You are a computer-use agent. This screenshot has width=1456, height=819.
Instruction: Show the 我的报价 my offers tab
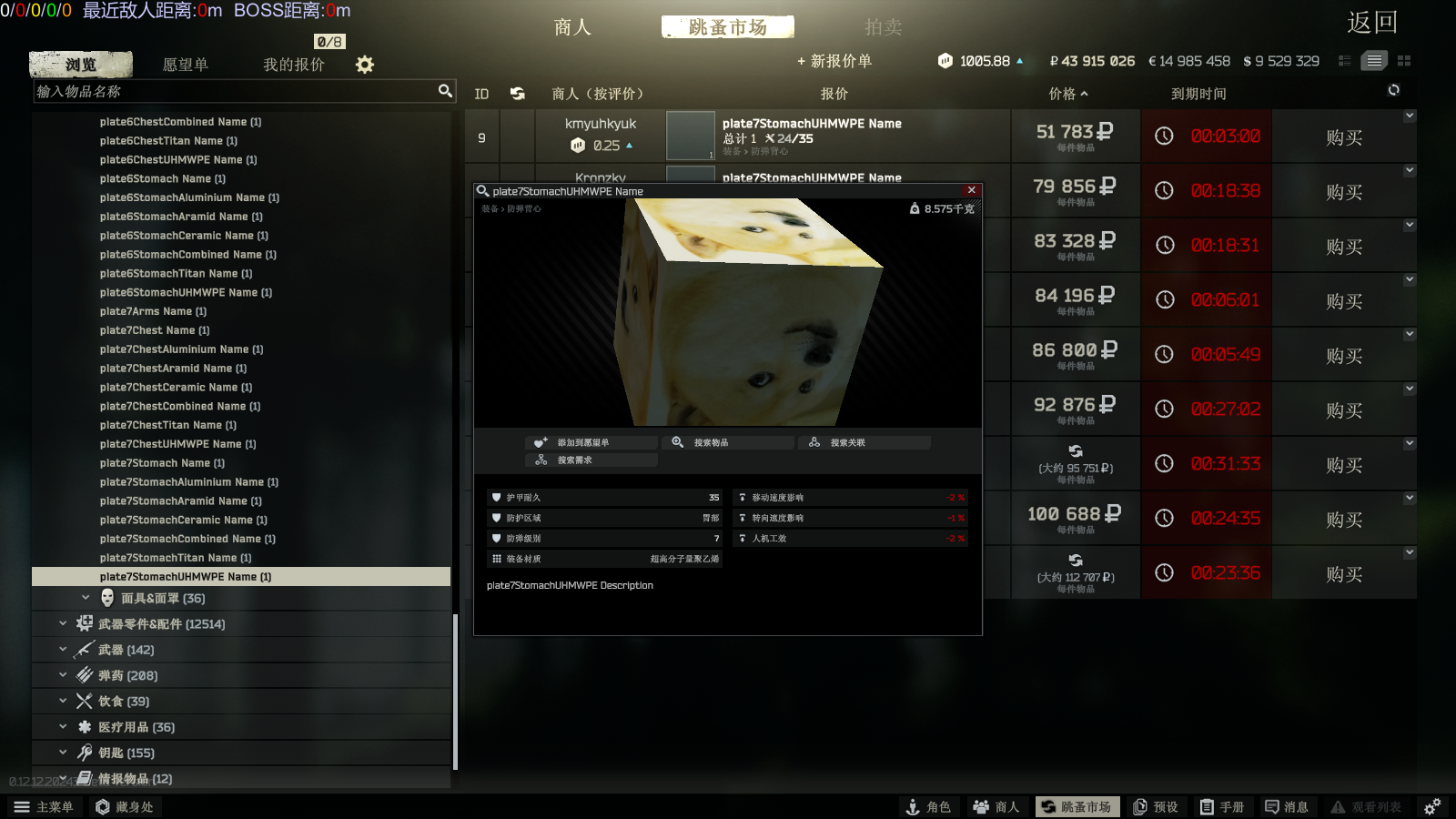point(293,65)
